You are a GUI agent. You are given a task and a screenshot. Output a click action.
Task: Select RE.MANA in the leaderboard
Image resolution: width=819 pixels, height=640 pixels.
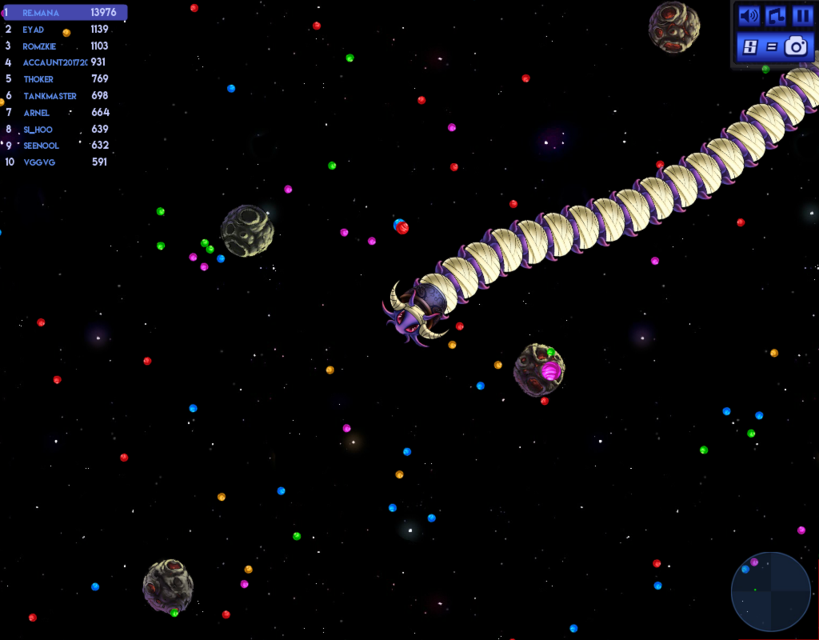[x=65, y=13]
